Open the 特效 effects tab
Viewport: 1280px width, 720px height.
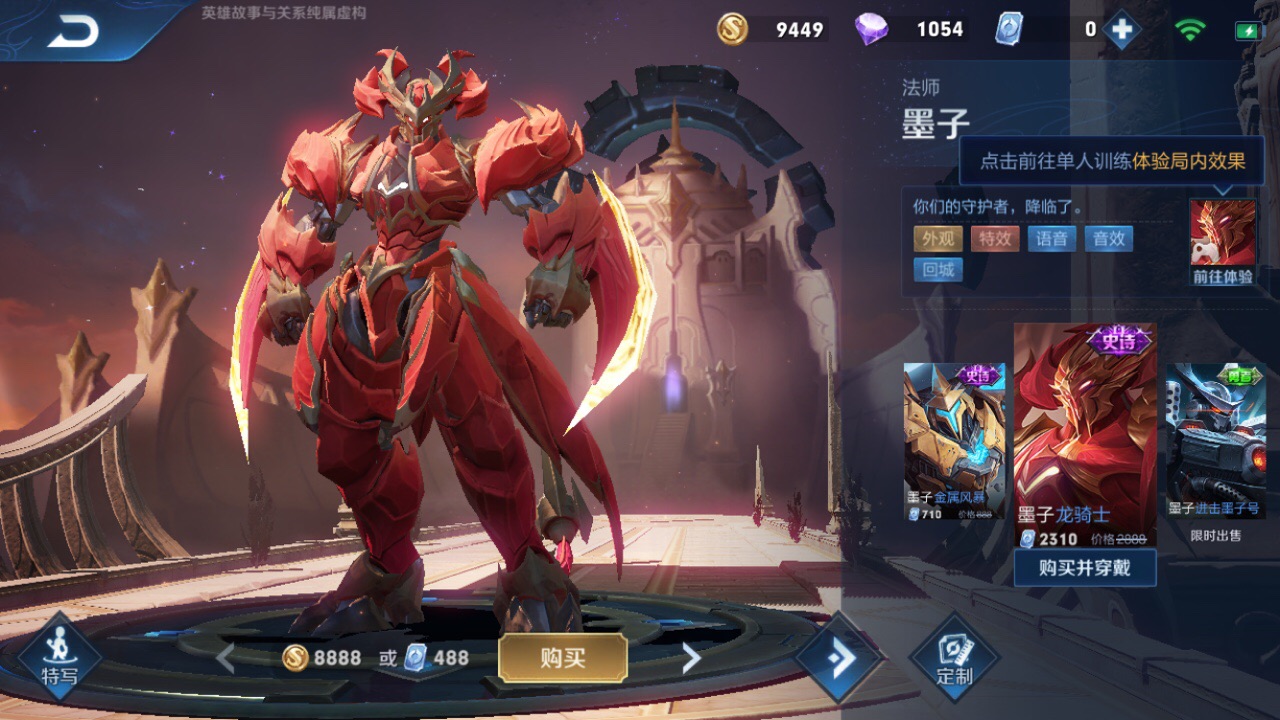coord(994,239)
